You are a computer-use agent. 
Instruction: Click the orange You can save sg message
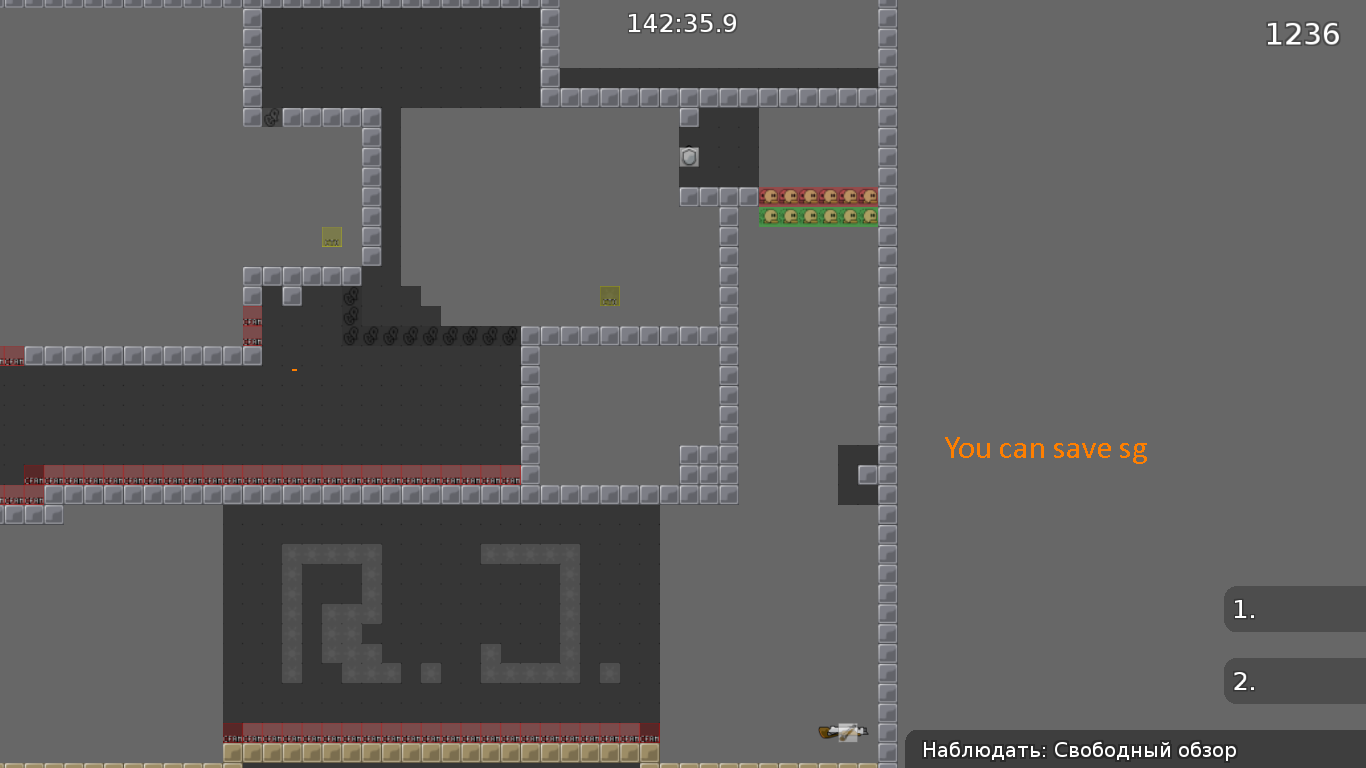click(1046, 448)
